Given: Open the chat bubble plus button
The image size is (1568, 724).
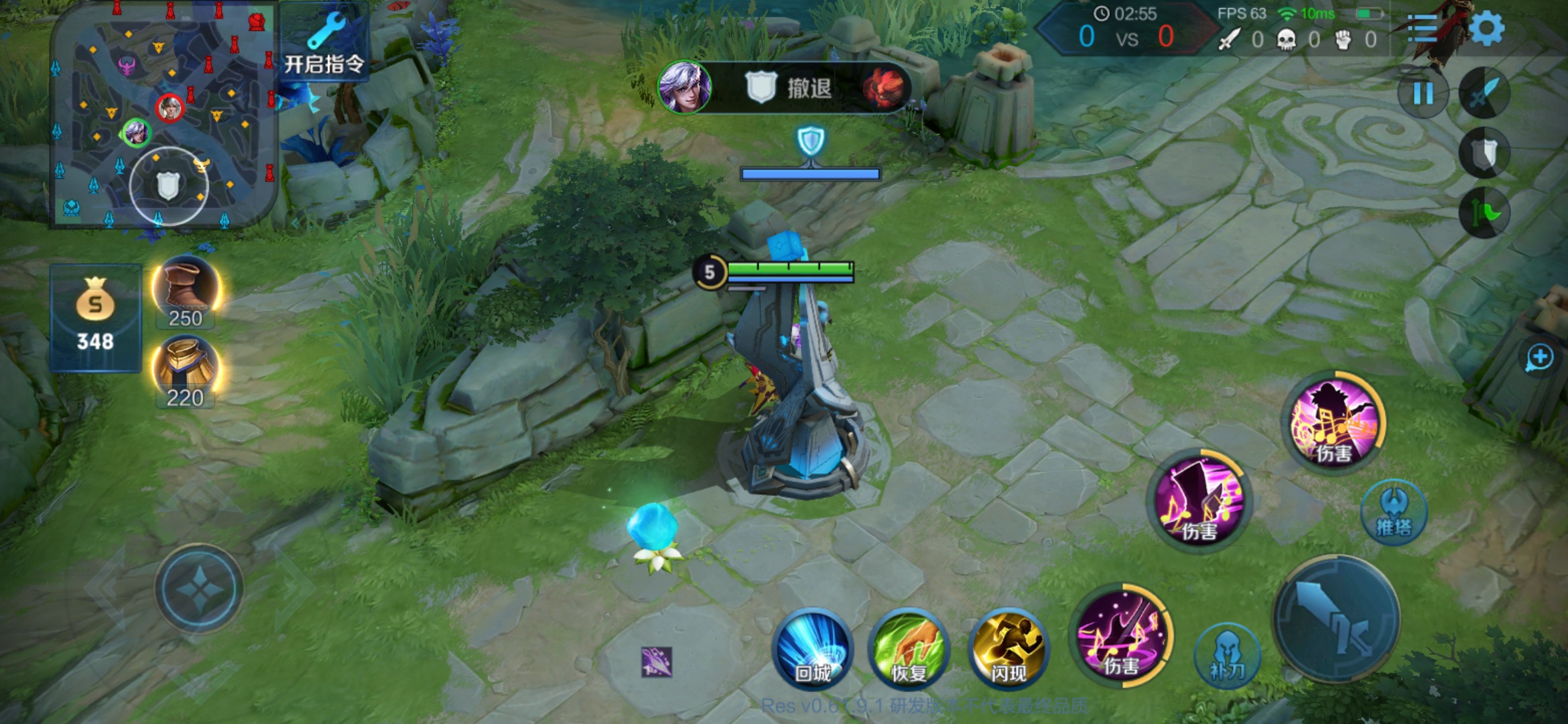Looking at the screenshot, I should point(1539,357).
